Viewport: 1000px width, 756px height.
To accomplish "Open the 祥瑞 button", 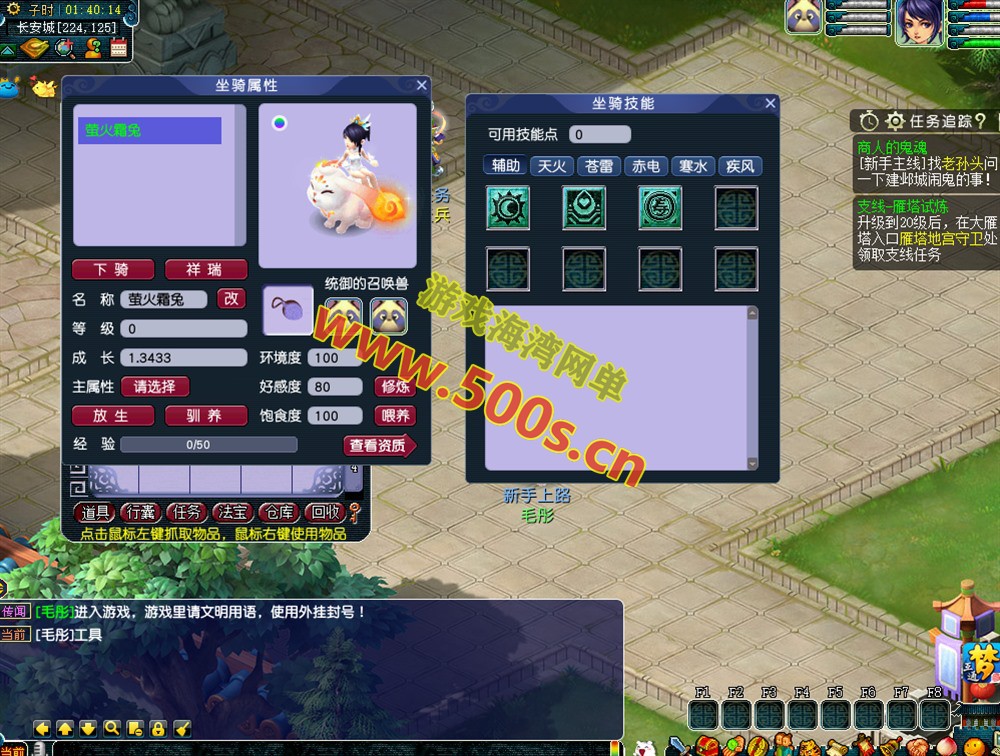I will click(x=203, y=270).
